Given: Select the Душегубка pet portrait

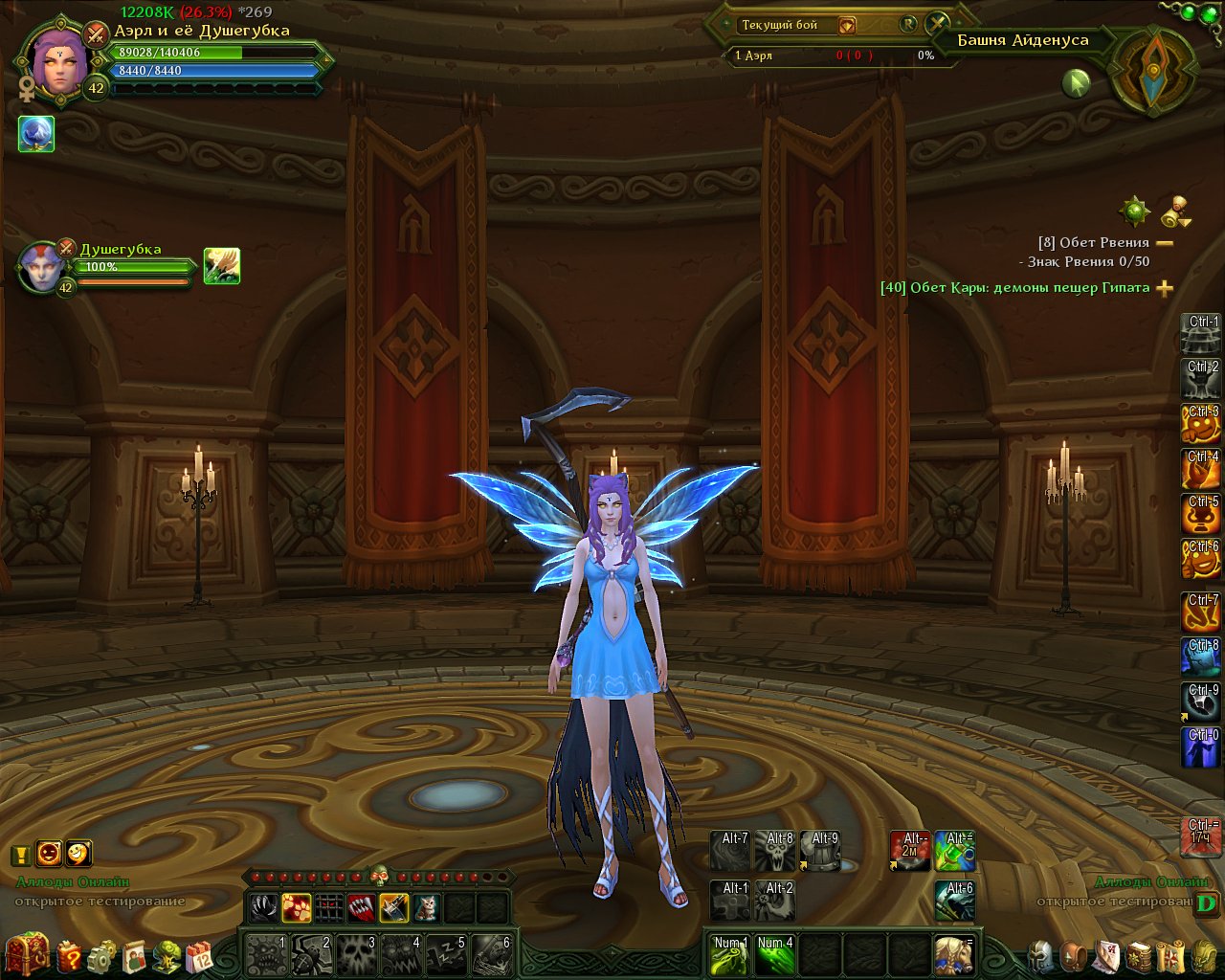Looking at the screenshot, I should (x=44, y=267).
